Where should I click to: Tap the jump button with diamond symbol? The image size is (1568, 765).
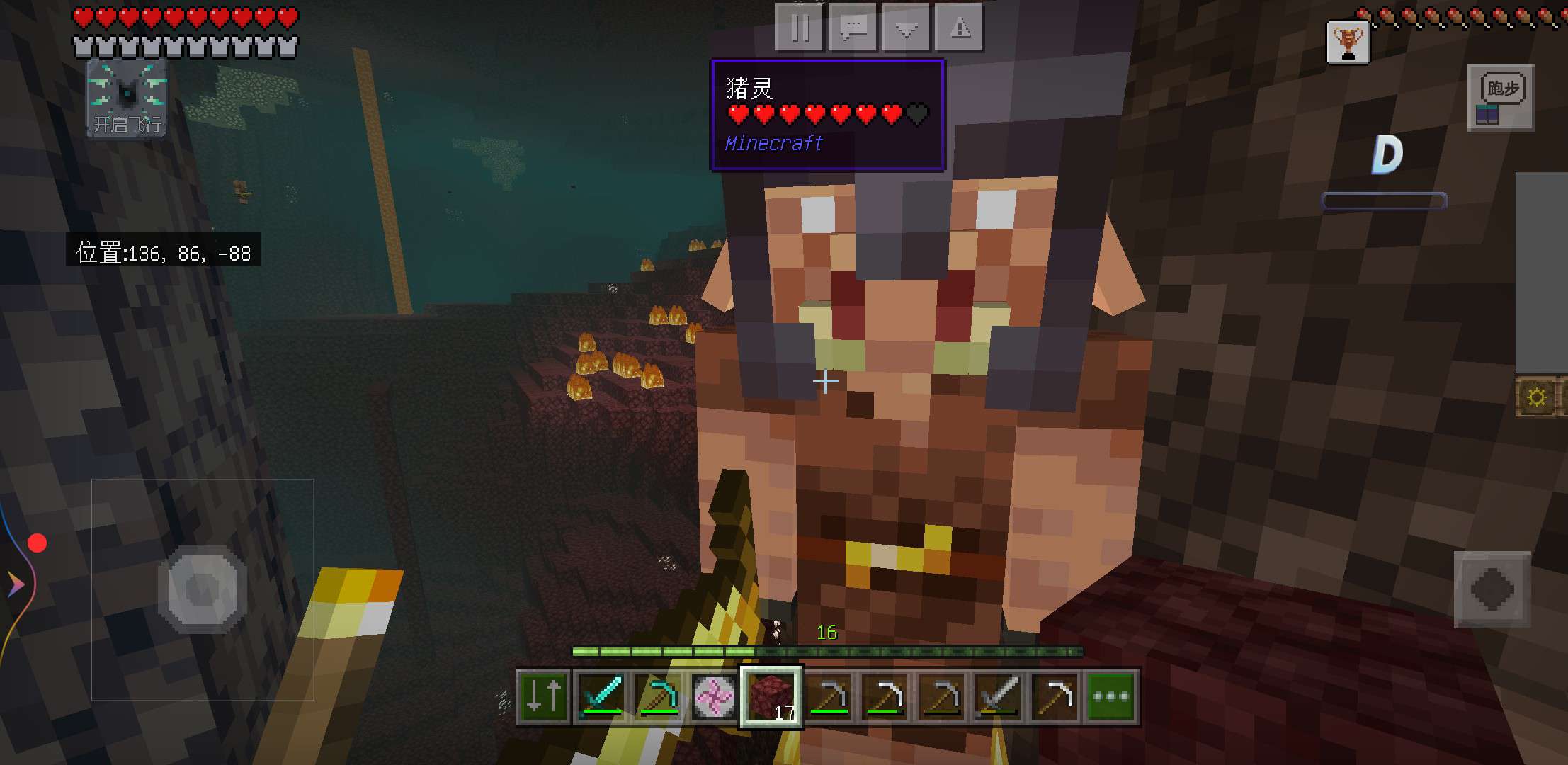[1492, 589]
